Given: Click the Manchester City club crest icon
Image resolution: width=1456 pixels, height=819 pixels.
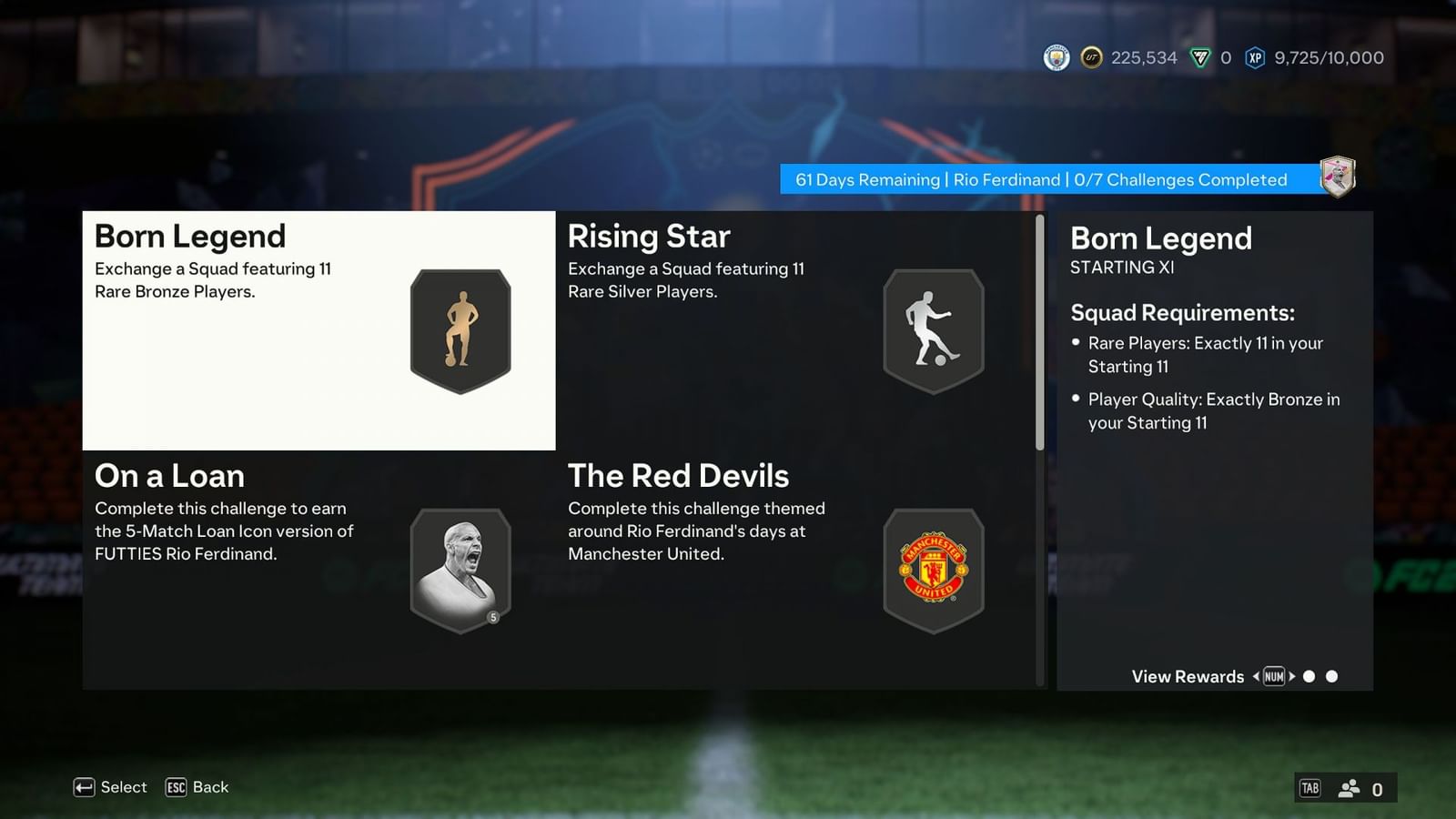Looking at the screenshot, I should (x=1056, y=57).
